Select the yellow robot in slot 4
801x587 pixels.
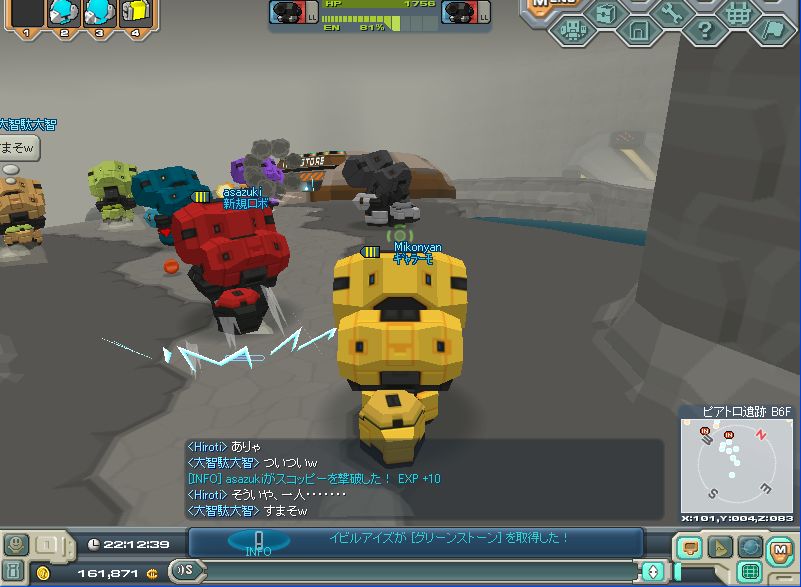click(134, 13)
